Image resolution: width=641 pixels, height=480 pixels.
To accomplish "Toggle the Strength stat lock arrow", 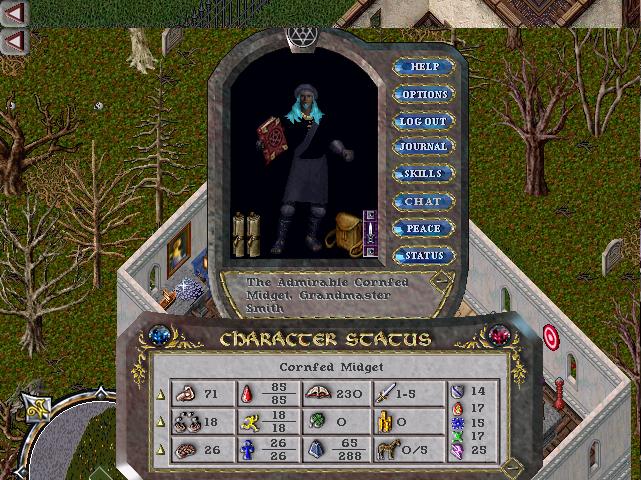I will (159, 394).
